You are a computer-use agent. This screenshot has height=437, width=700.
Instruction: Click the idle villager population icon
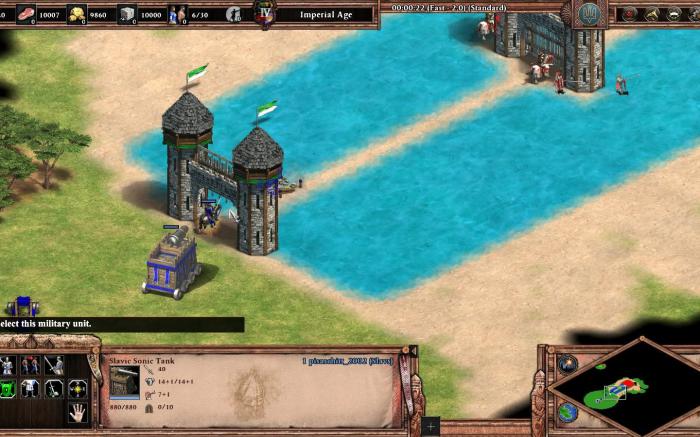pyautogui.click(x=233, y=14)
